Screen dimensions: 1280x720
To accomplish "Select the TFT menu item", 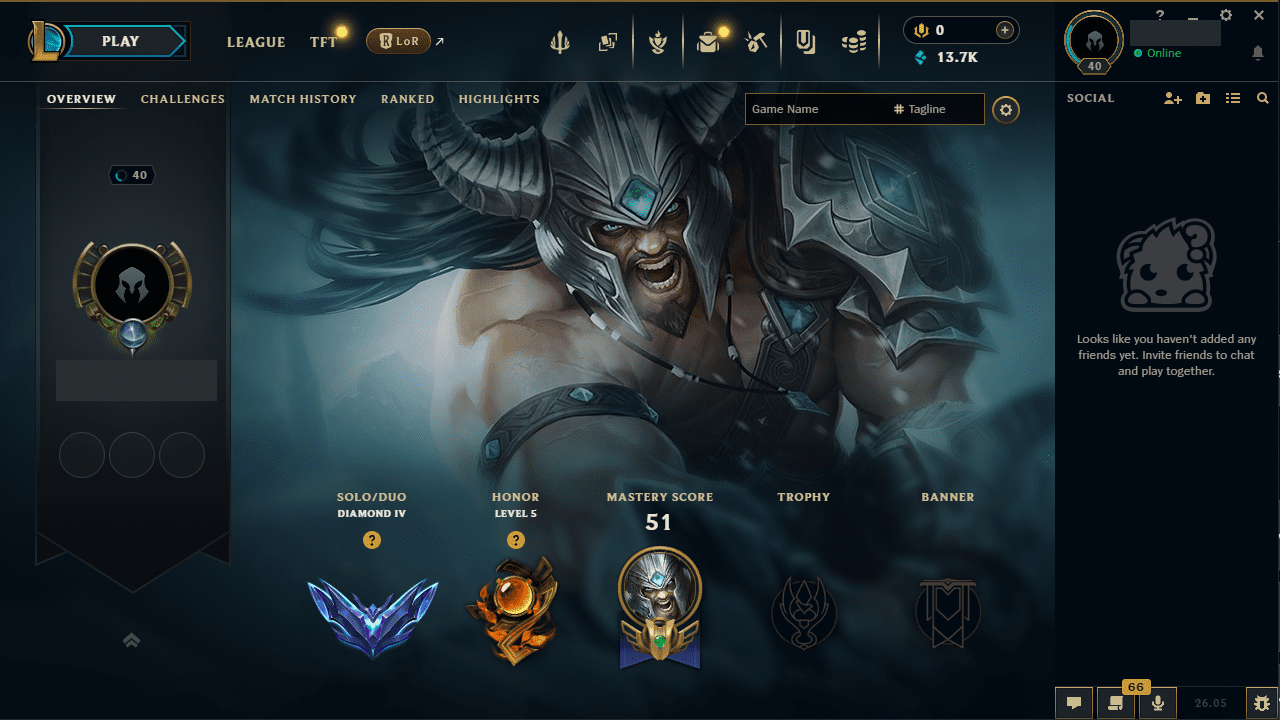I will pos(323,42).
